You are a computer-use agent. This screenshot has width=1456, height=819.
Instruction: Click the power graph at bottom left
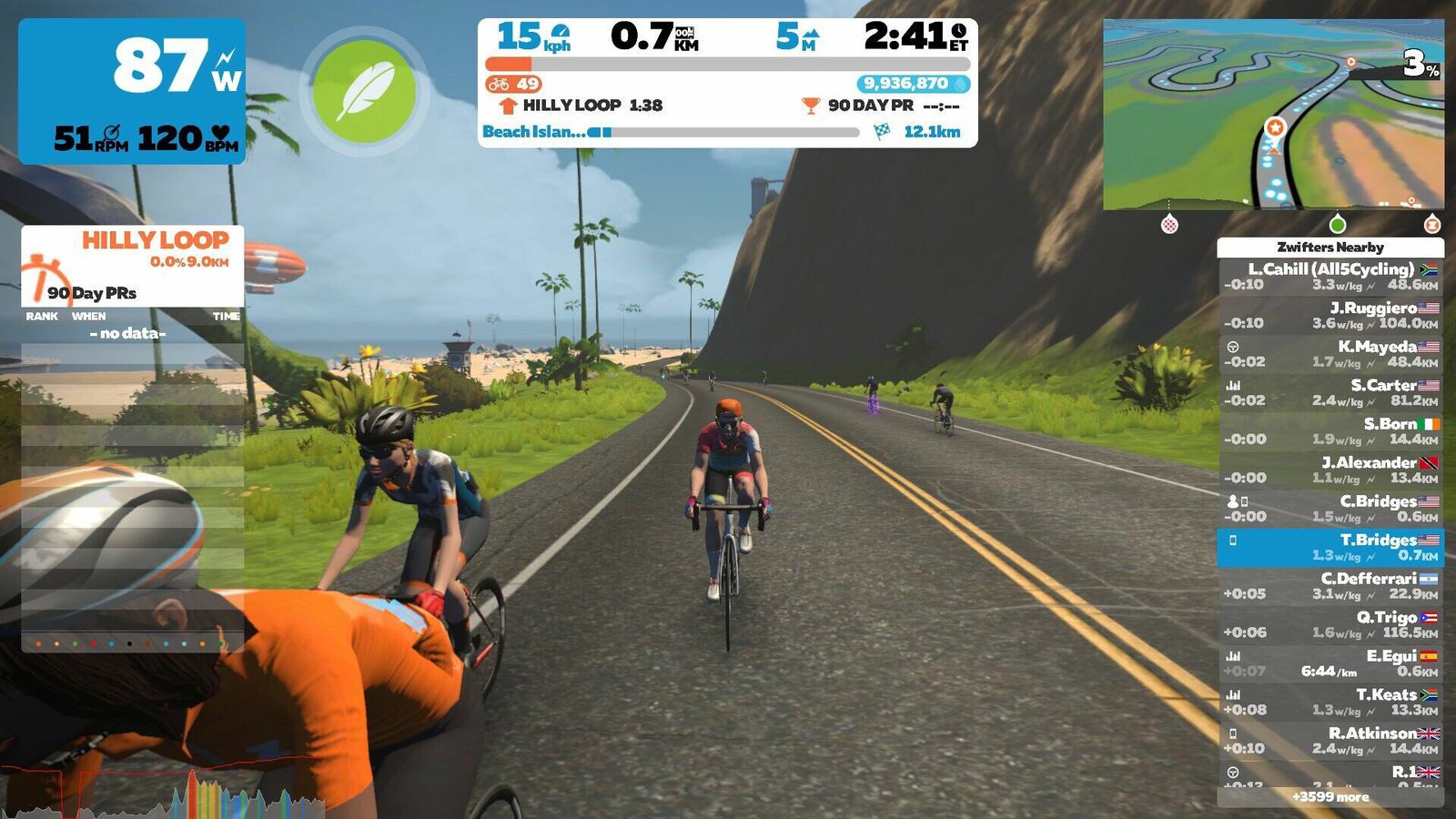(164, 794)
